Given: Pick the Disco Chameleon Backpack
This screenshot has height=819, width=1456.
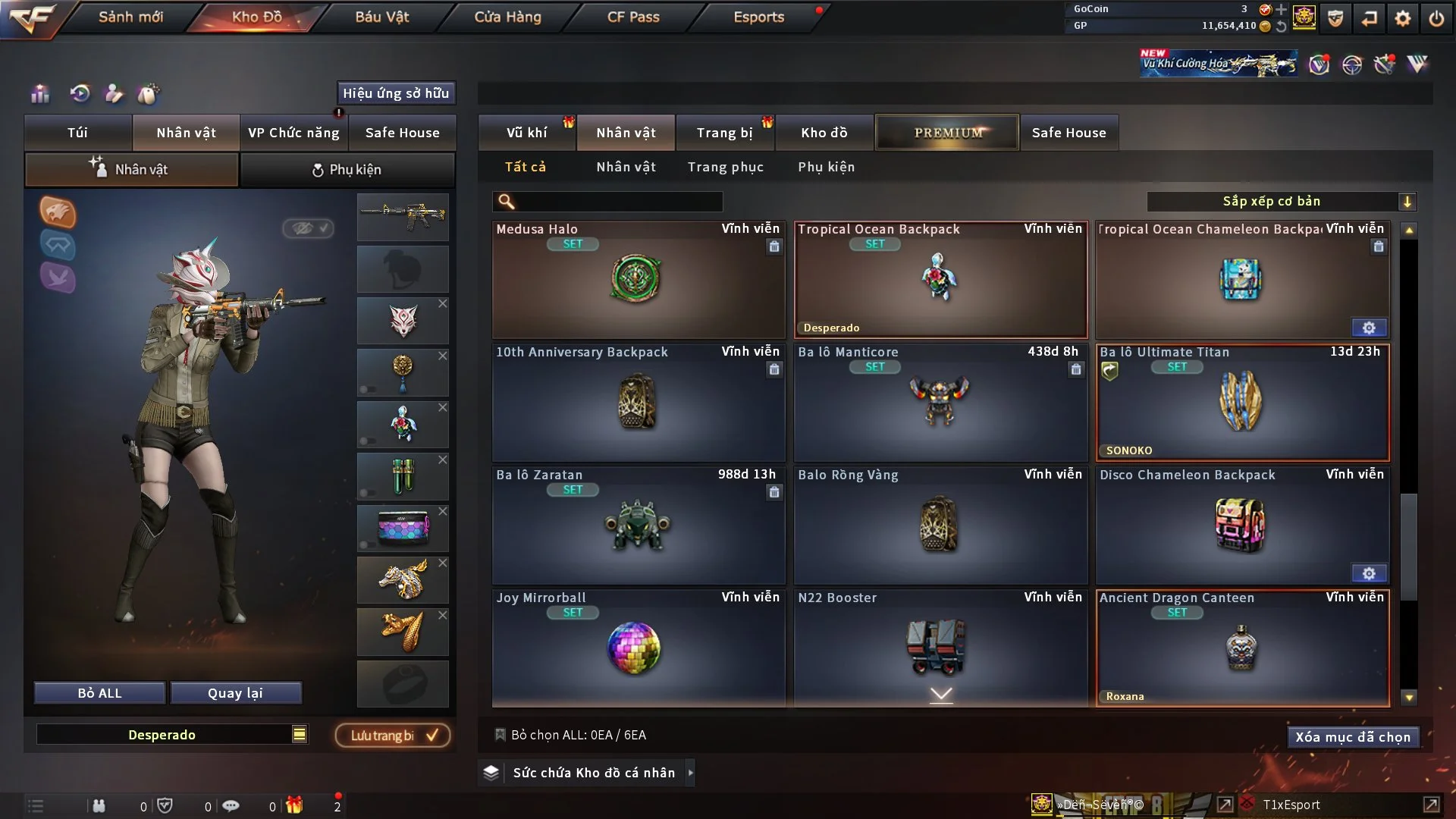Looking at the screenshot, I should point(1241,525).
